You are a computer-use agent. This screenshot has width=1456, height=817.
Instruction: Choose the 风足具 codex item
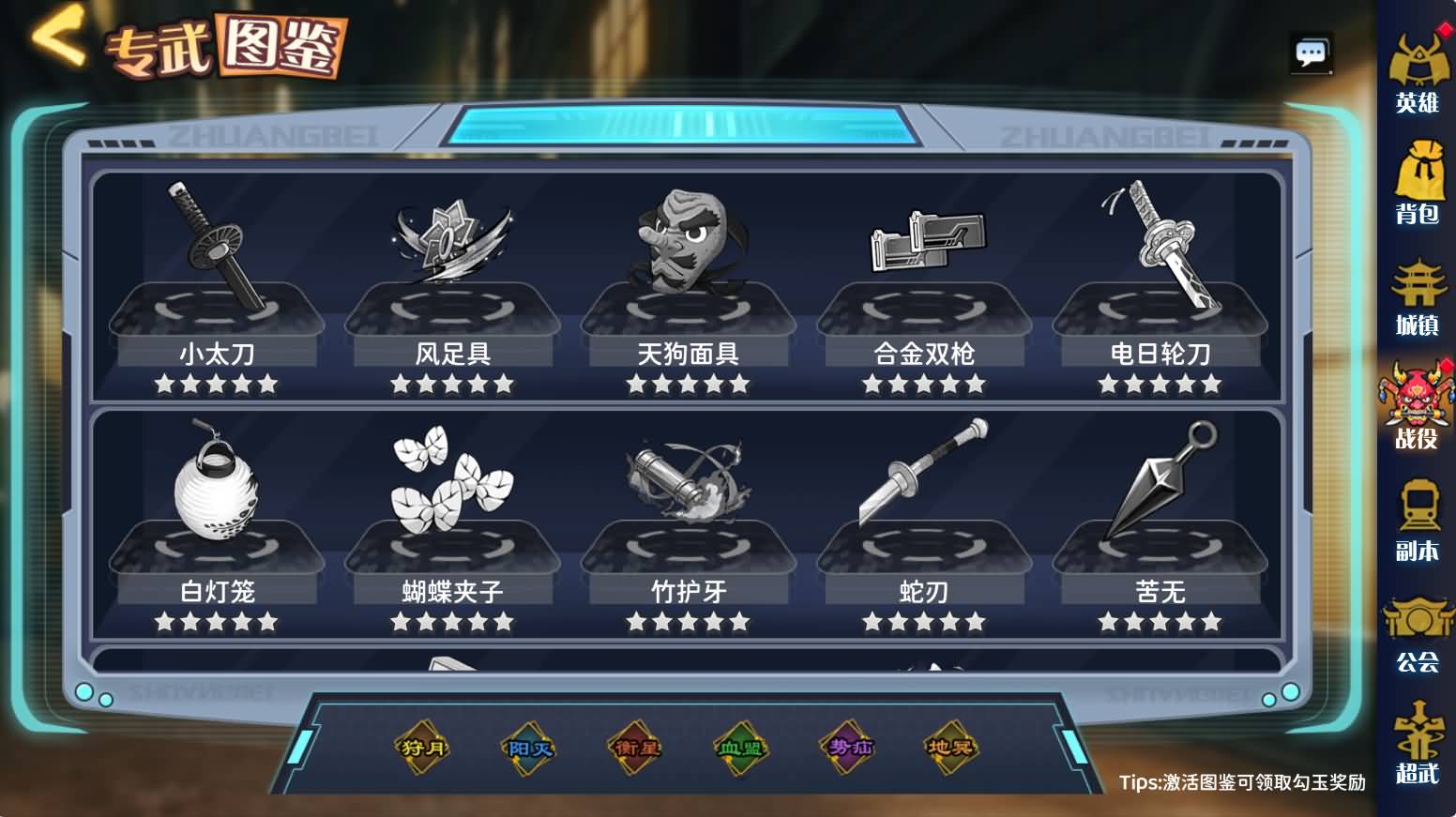pos(452,281)
